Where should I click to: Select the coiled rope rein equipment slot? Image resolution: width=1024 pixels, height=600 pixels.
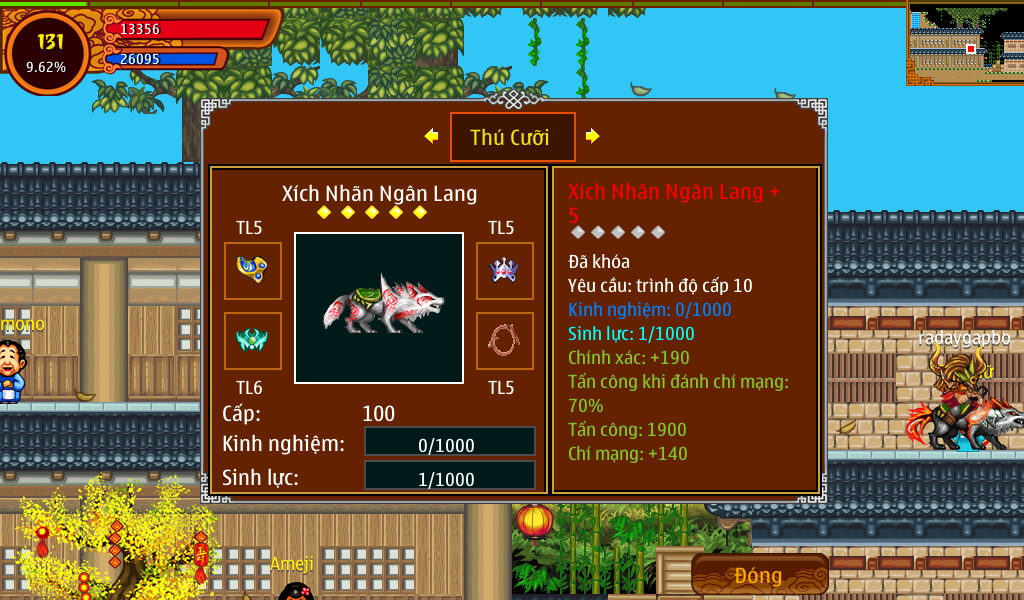coord(504,340)
